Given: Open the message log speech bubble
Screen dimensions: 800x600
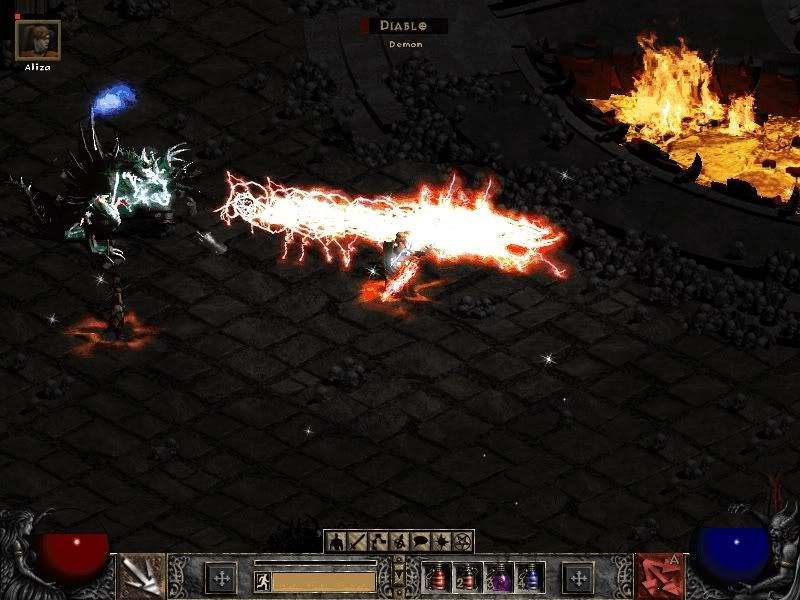Looking at the screenshot, I should point(420,542).
